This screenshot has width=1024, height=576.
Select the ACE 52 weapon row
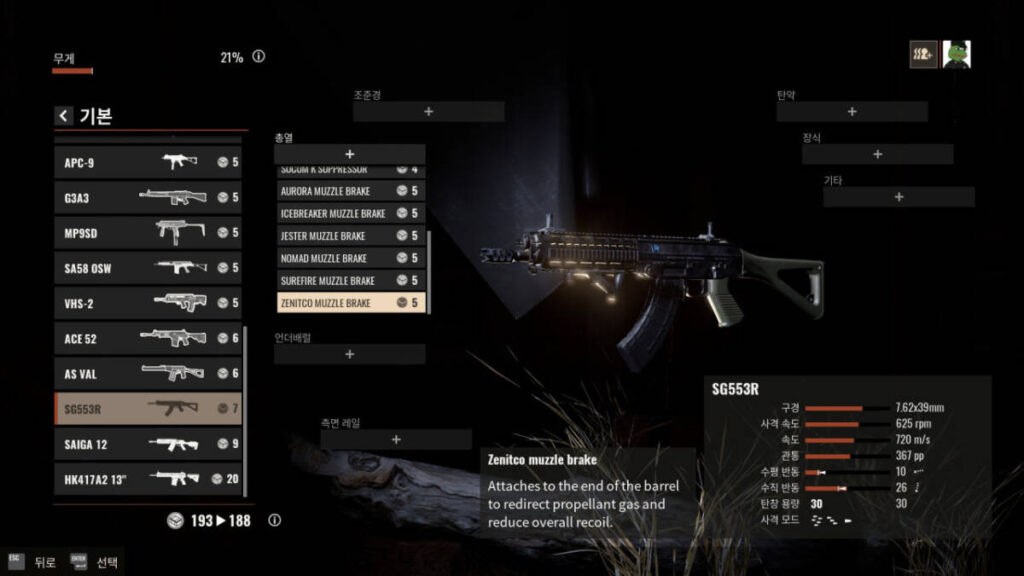point(148,338)
